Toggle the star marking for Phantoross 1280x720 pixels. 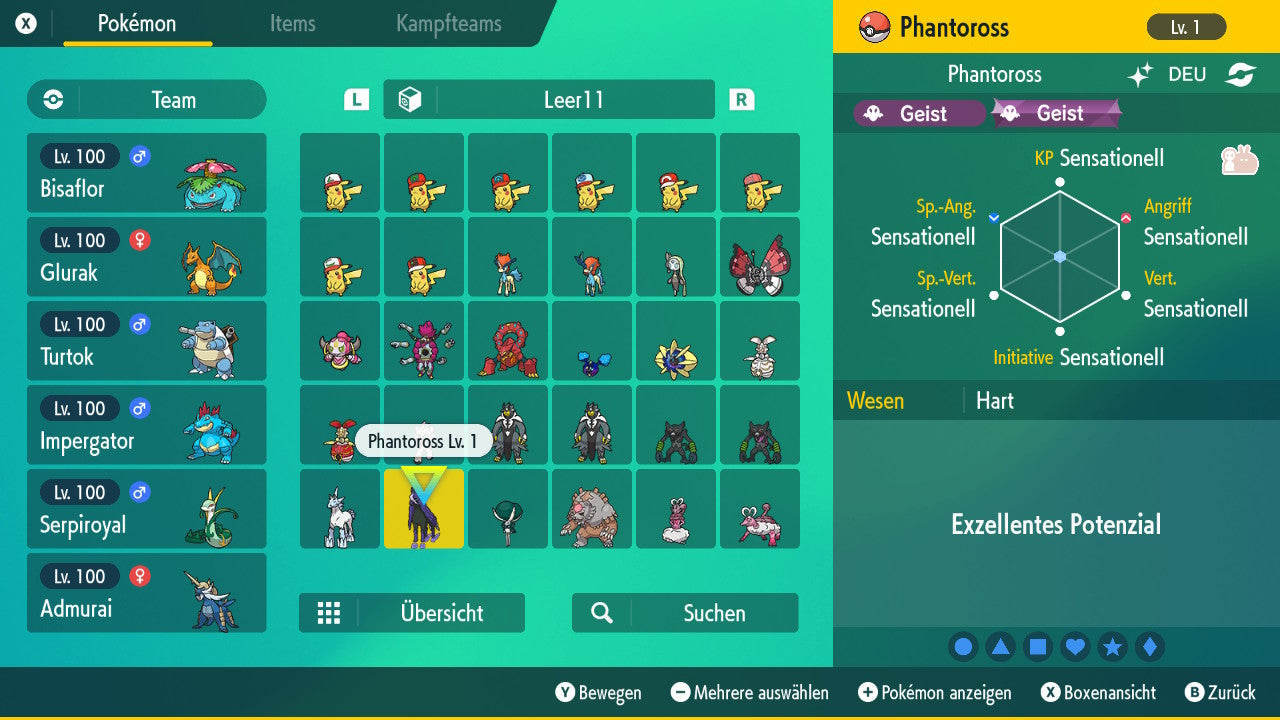pyautogui.click(x=1112, y=646)
